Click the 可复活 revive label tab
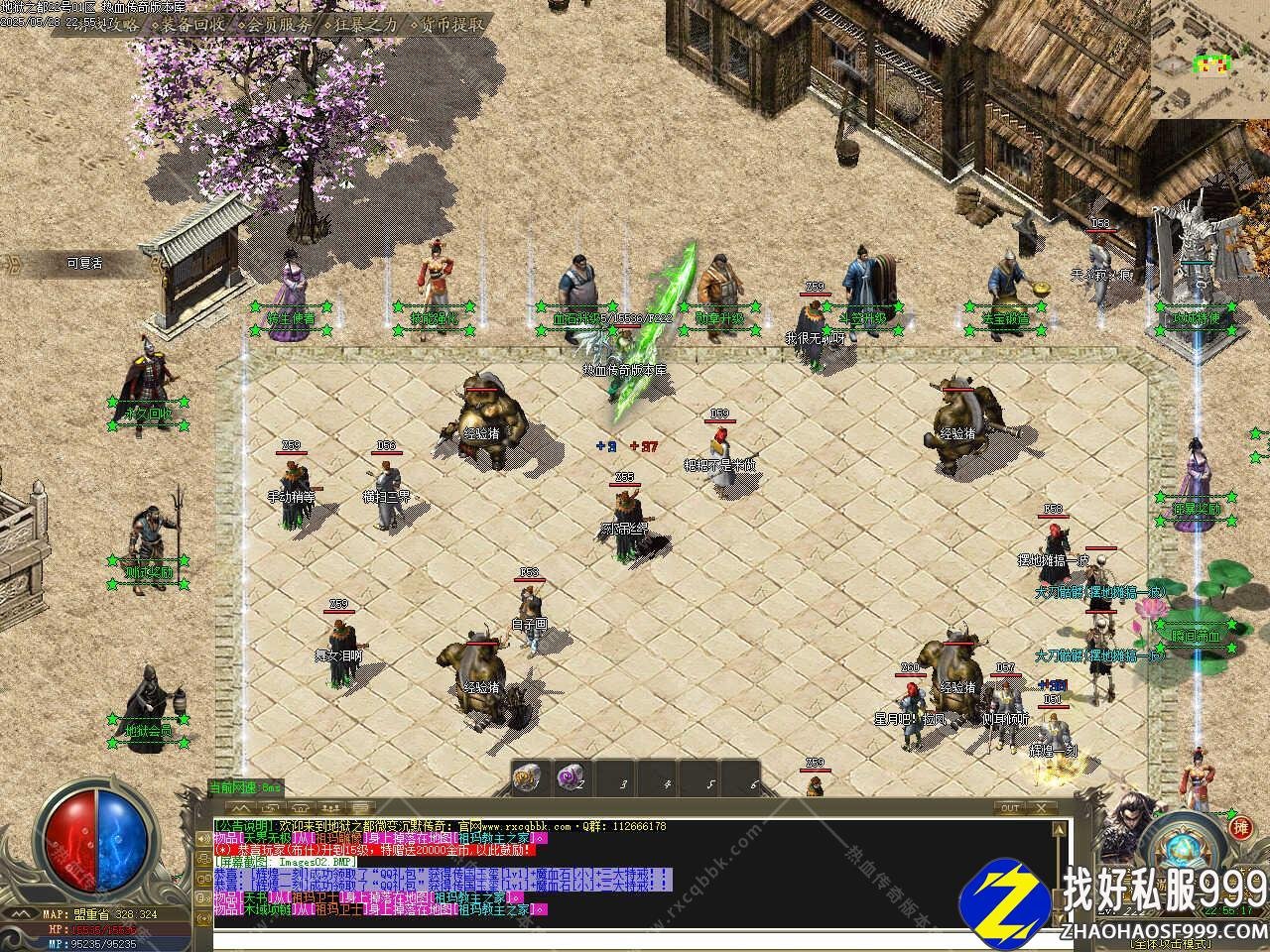This screenshot has height=952, width=1270. click(x=84, y=263)
